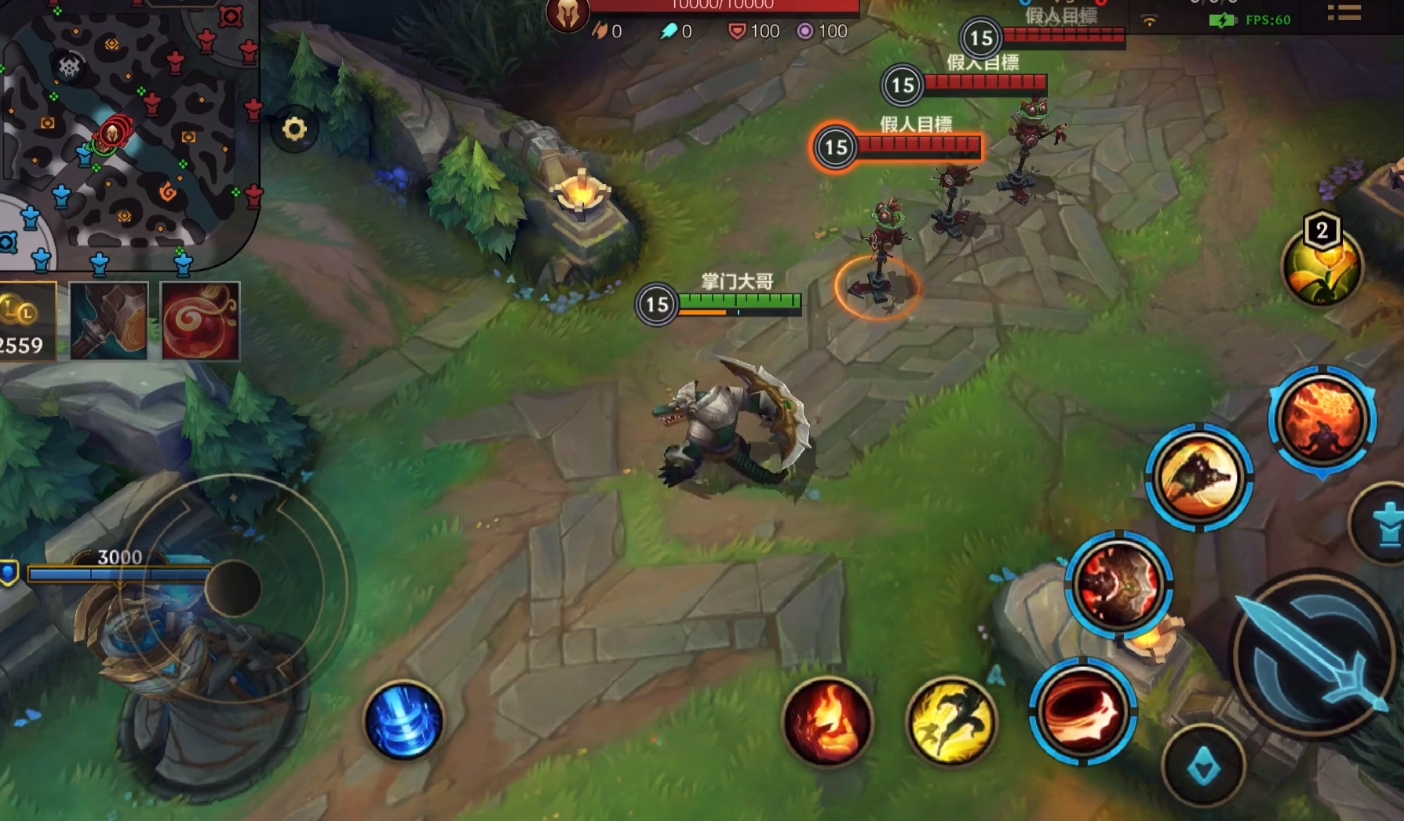Buy the suggested red elixir item
1404x821 pixels.
tap(200, 321)
